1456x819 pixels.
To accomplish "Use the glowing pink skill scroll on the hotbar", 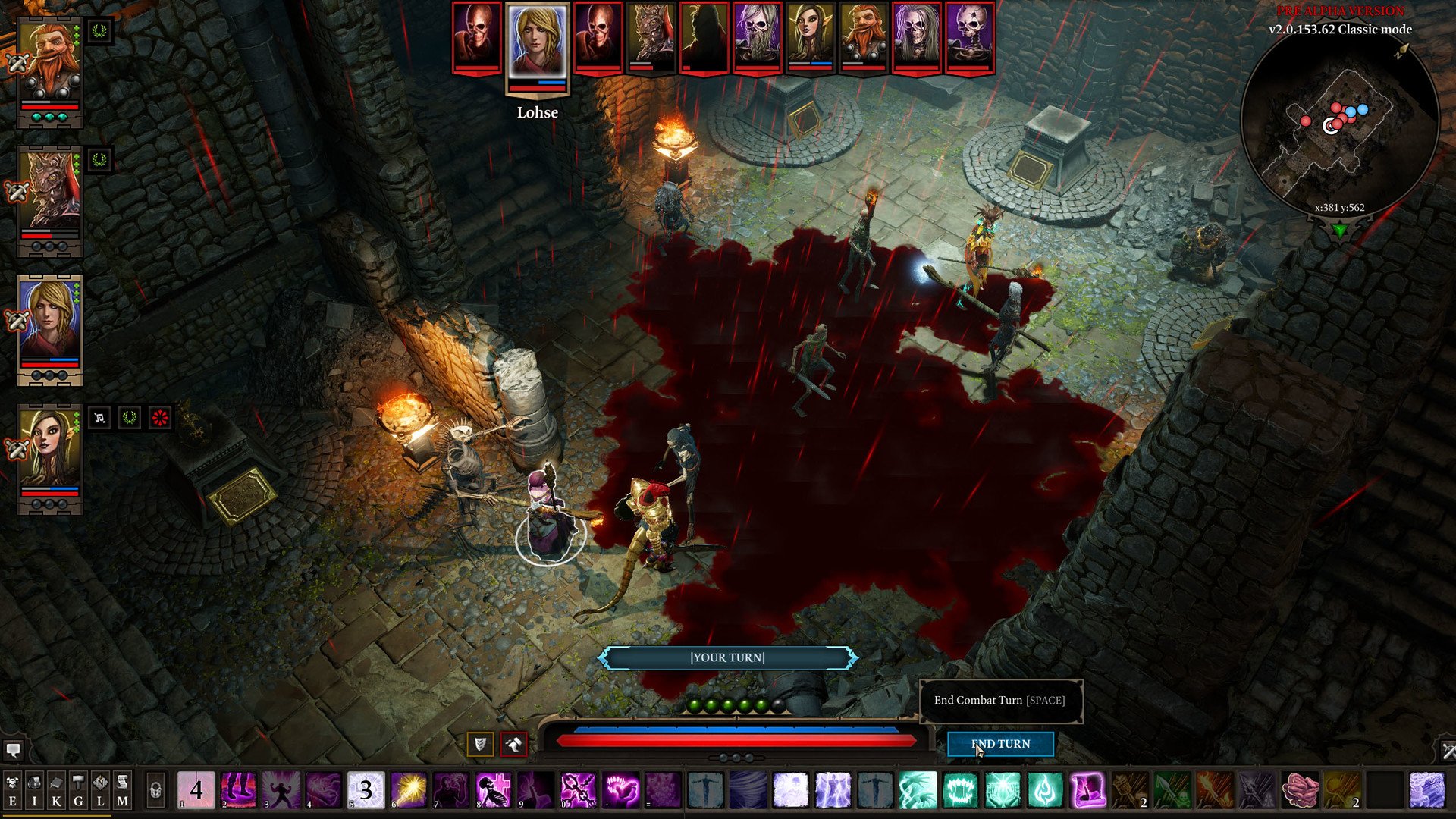I will 1088,789.
